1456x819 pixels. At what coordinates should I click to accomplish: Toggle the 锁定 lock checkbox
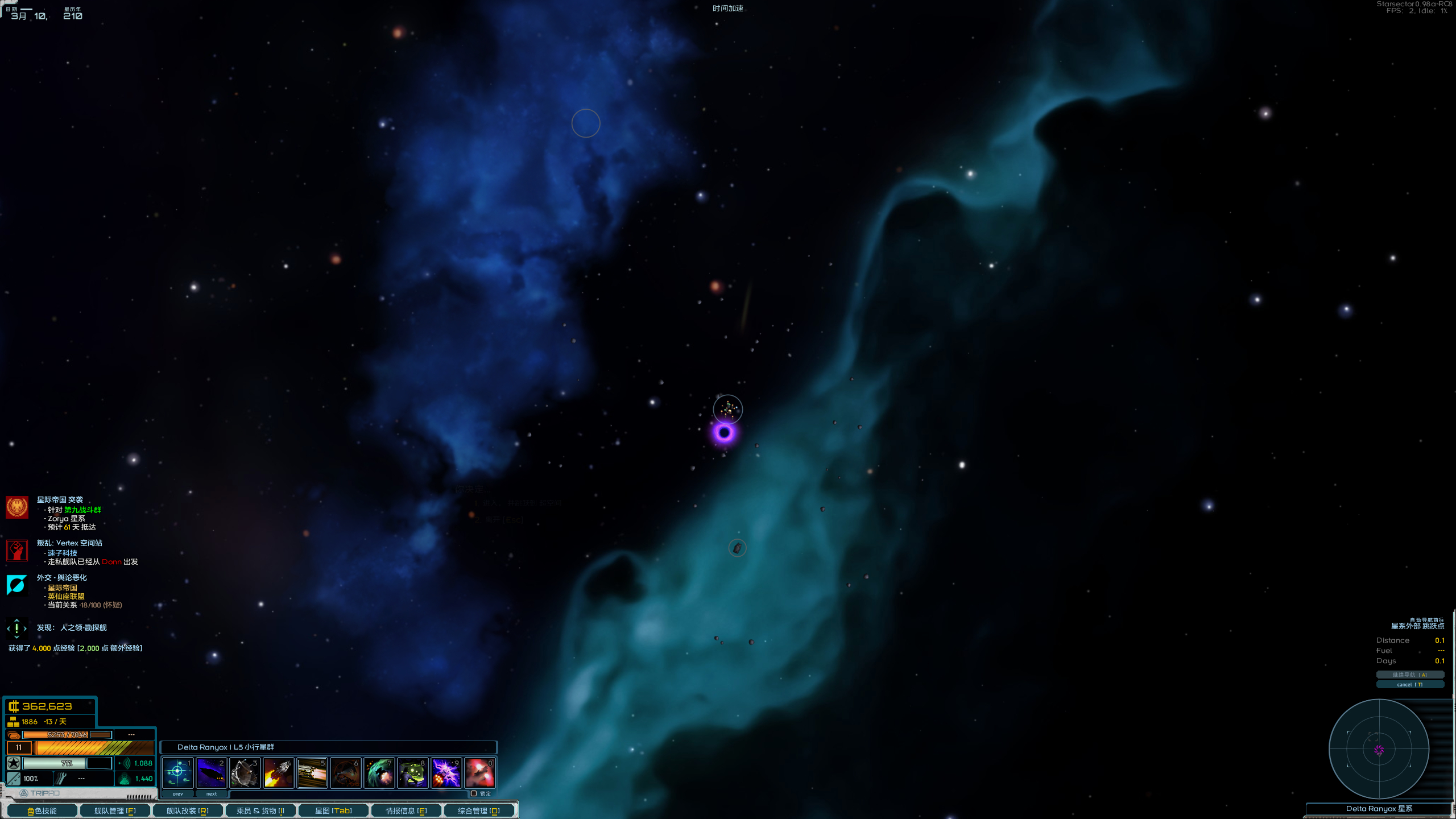[474, 793]
